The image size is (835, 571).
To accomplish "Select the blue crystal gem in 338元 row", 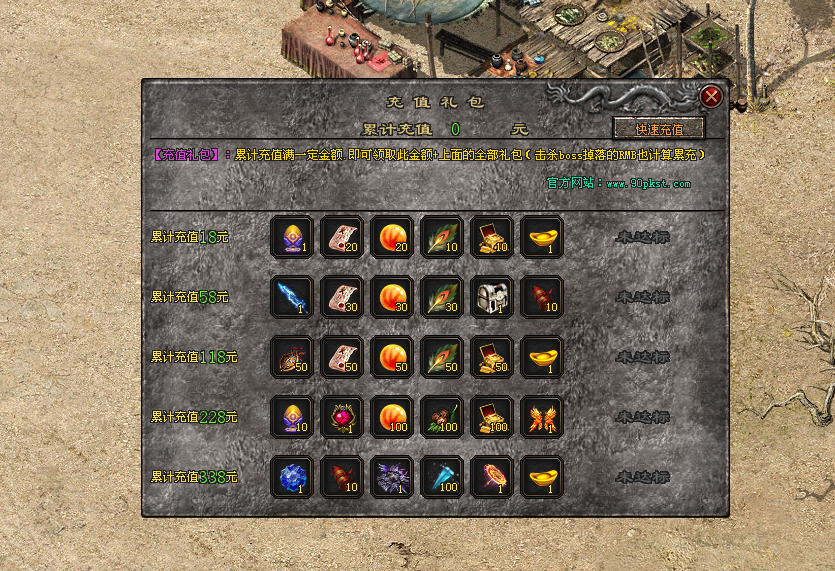I will tap(292, 477).
